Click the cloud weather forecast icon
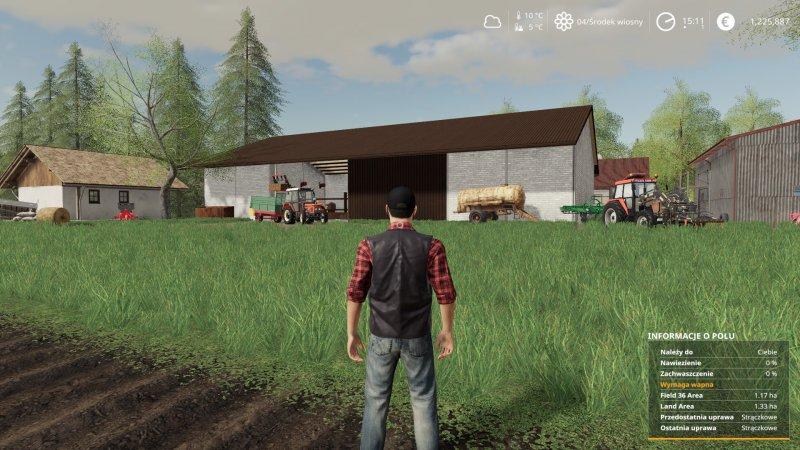The width and height of the screenshot is (800, 450). (492, 20)
